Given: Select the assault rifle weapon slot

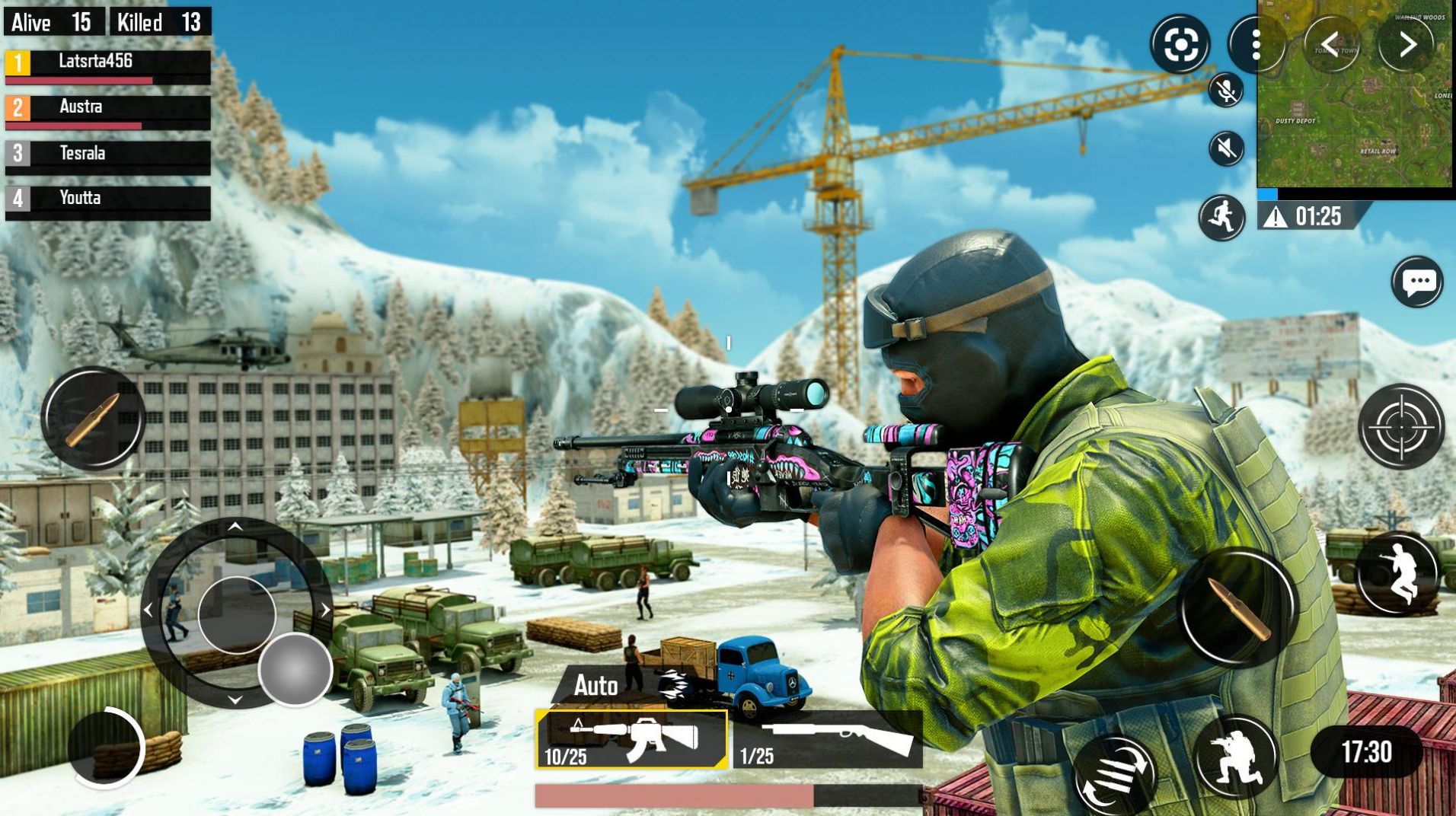Looking at the screenshot, I should [x=631, y=738].
